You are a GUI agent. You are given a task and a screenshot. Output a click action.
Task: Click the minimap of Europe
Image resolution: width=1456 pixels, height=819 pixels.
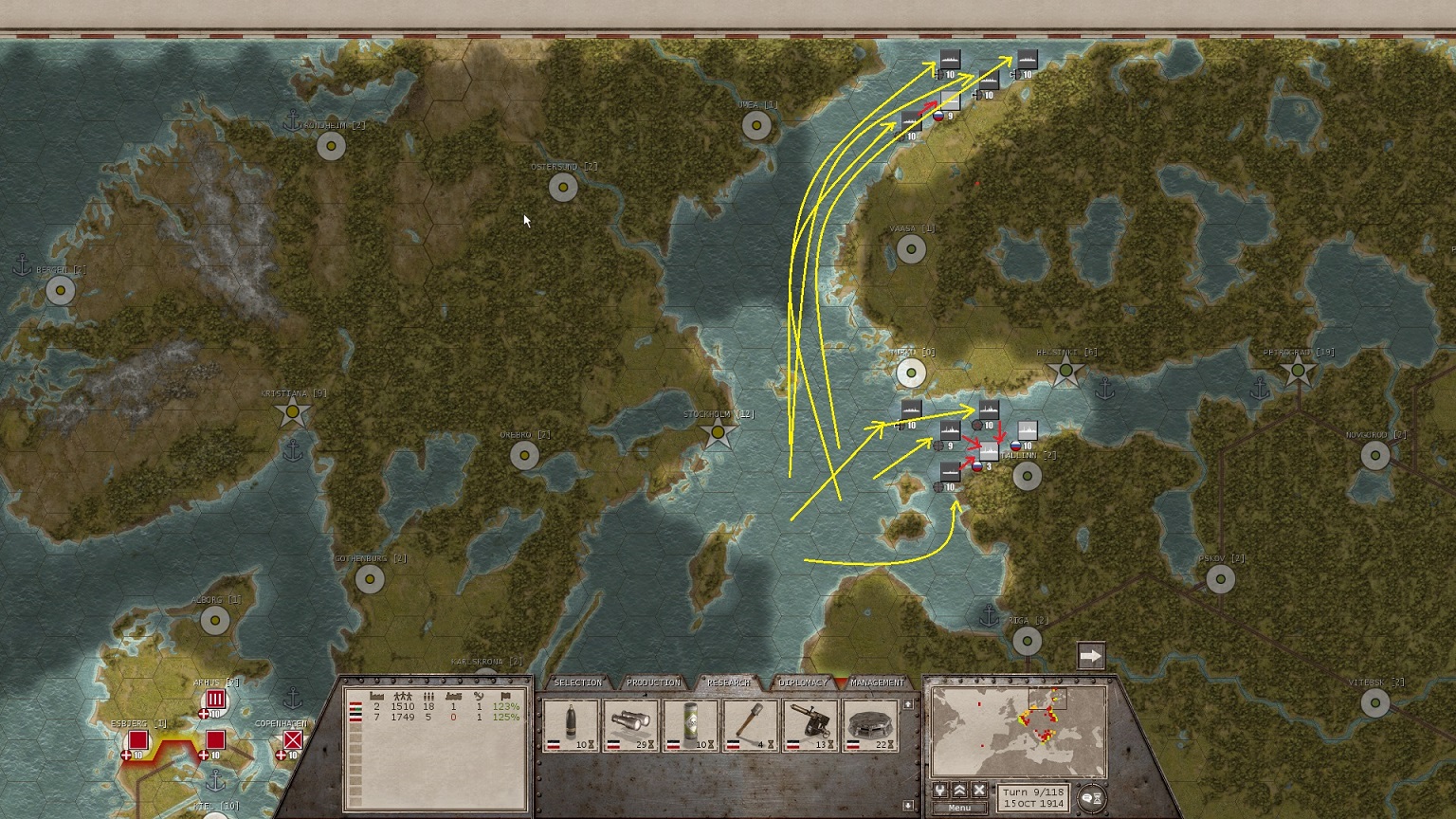pos(1019,732)
